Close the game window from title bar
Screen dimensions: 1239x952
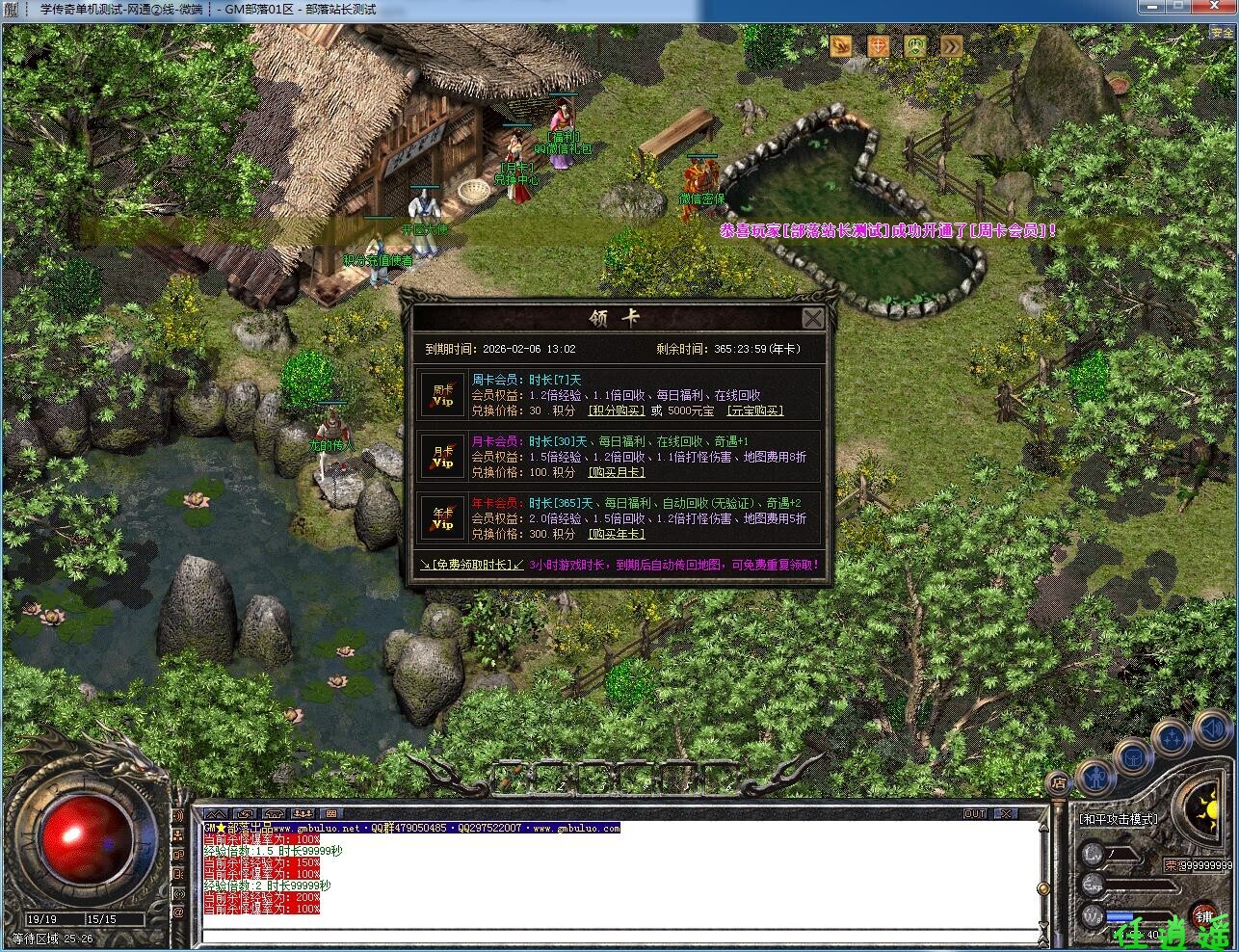pos(1220,9)
